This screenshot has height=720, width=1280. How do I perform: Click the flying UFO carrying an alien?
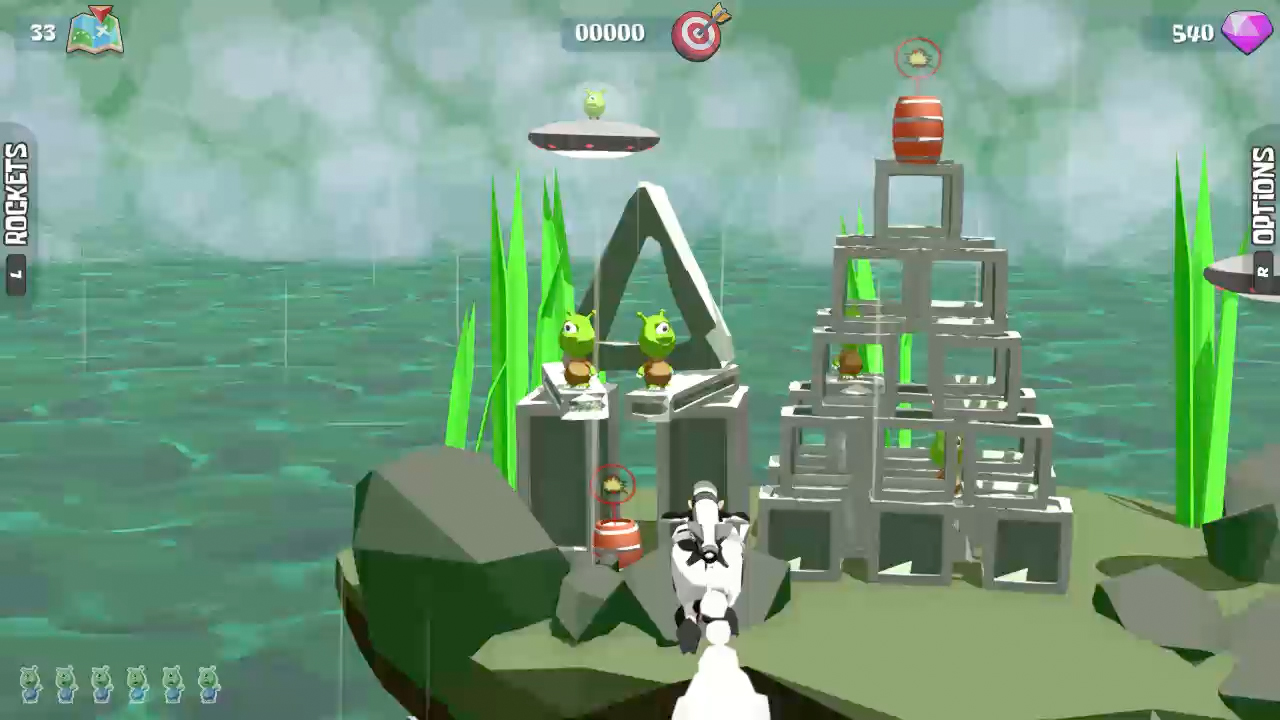pyautogui.click(x=592, y=125)
